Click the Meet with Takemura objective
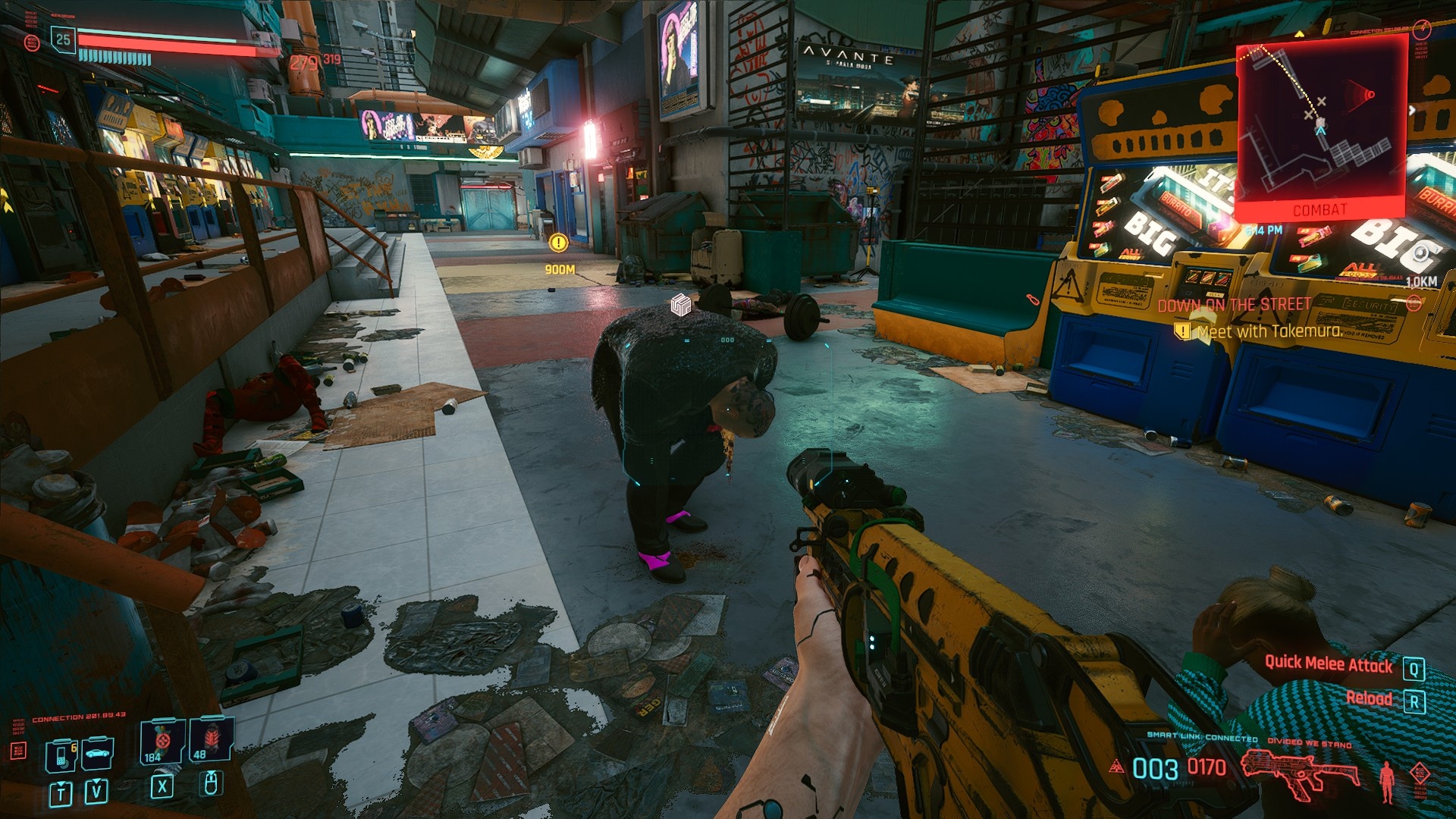This screenshot has width=1456, height=819. (1269, 331)
